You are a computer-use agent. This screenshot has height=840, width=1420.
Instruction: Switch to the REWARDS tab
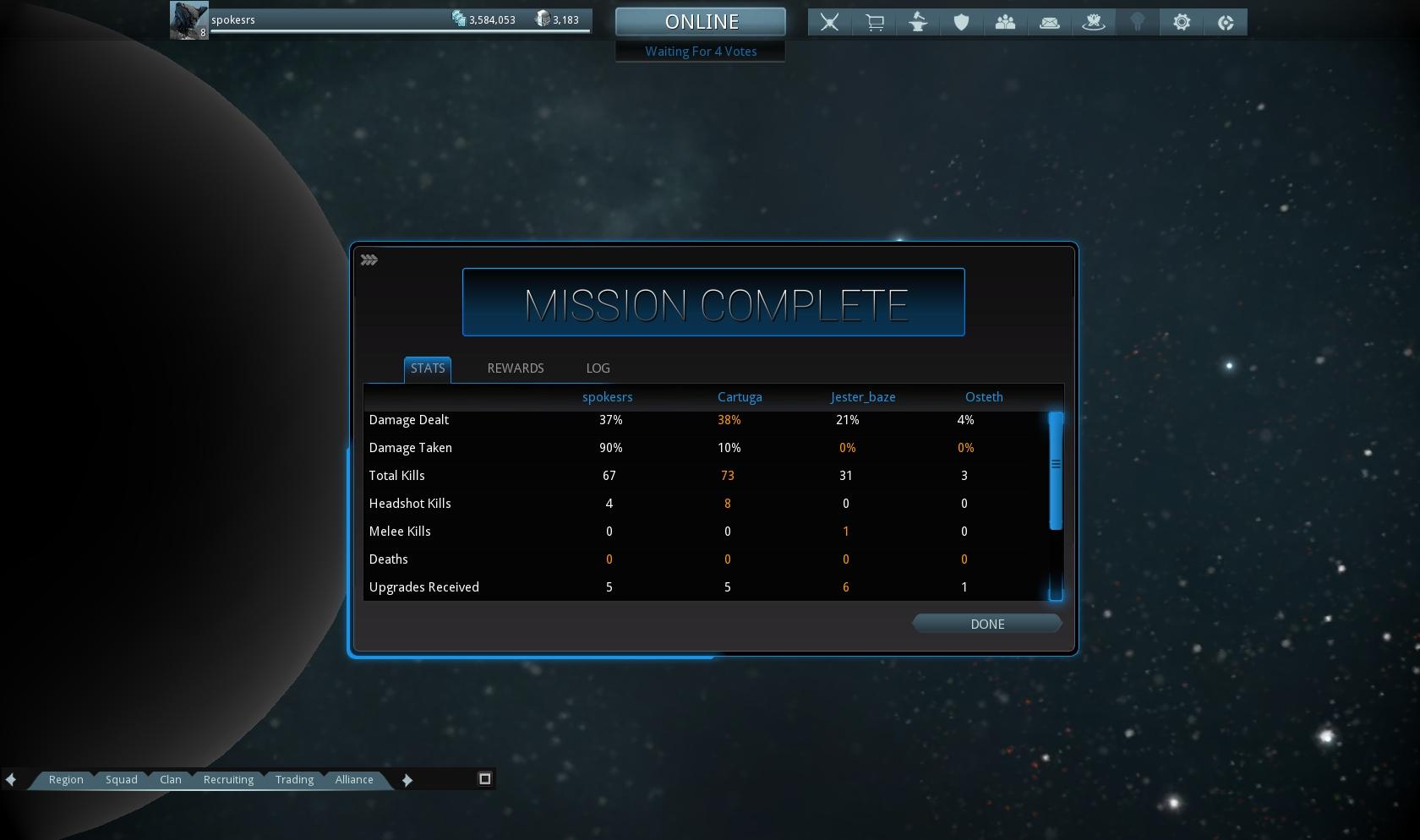tap(515, 368)
